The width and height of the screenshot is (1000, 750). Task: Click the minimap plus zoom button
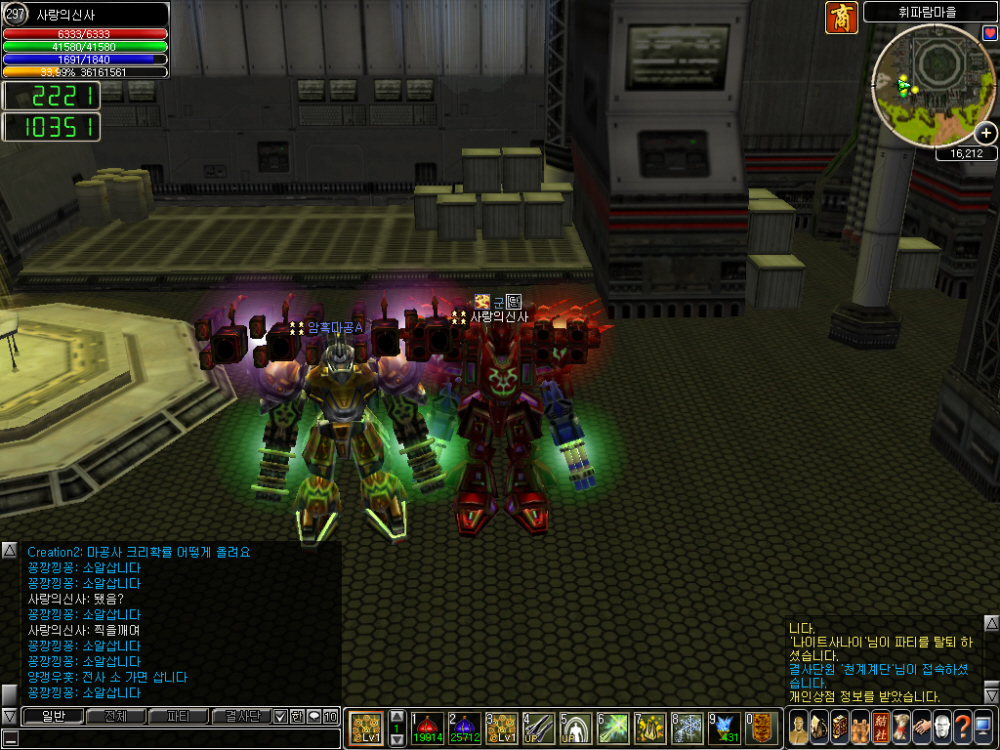pyautogui.click(x=986, y=133)
